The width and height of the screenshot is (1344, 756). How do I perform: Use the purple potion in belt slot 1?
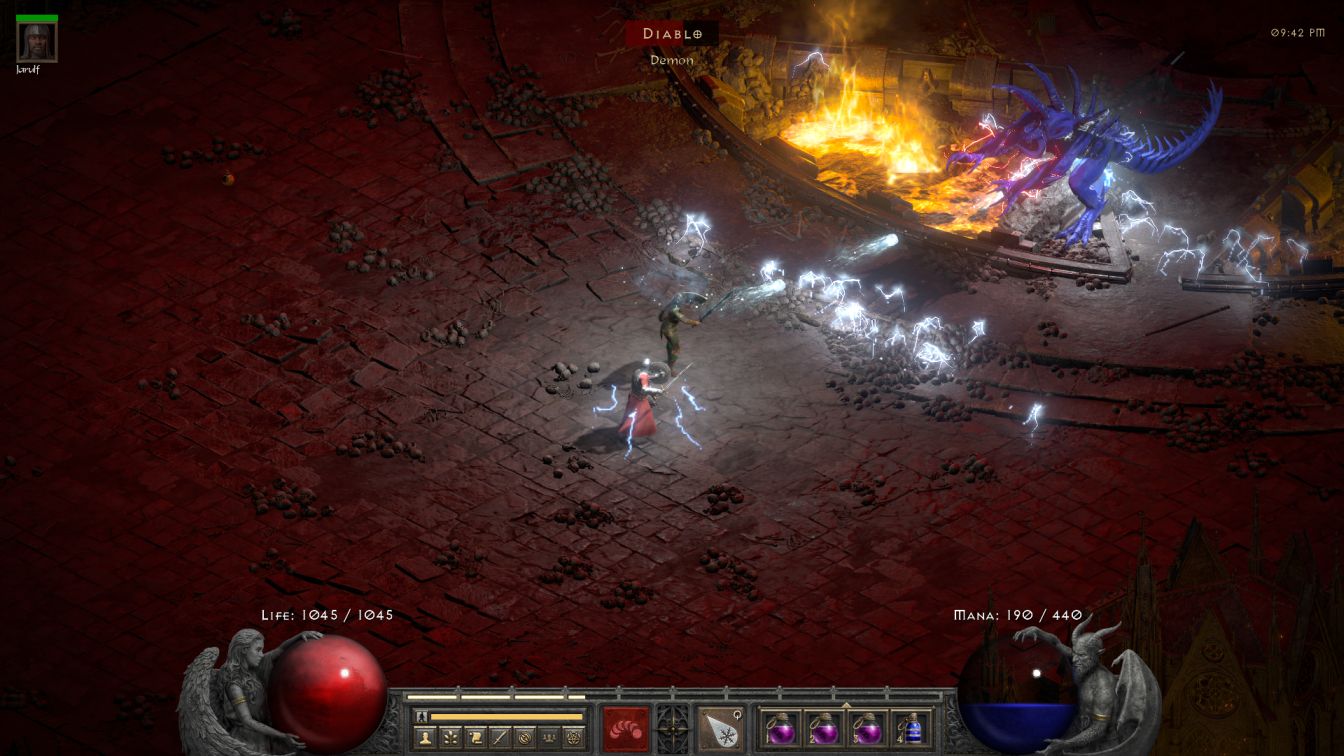click(x=781, y=728)
